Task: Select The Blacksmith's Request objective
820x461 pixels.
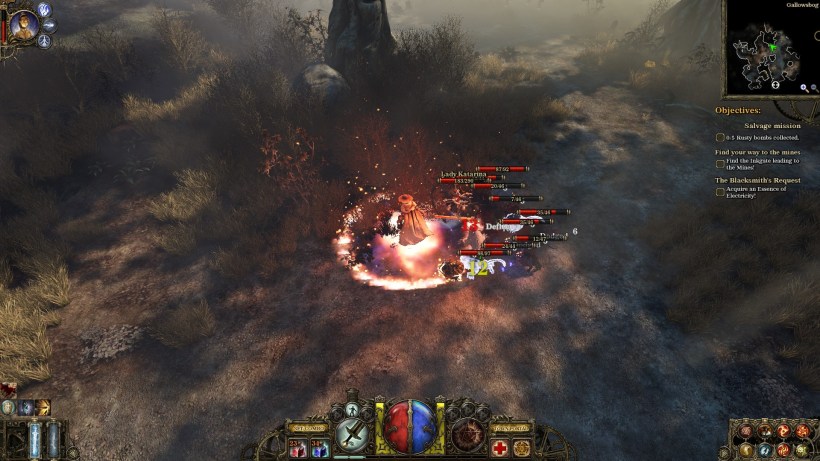Action: pos(765,180)
